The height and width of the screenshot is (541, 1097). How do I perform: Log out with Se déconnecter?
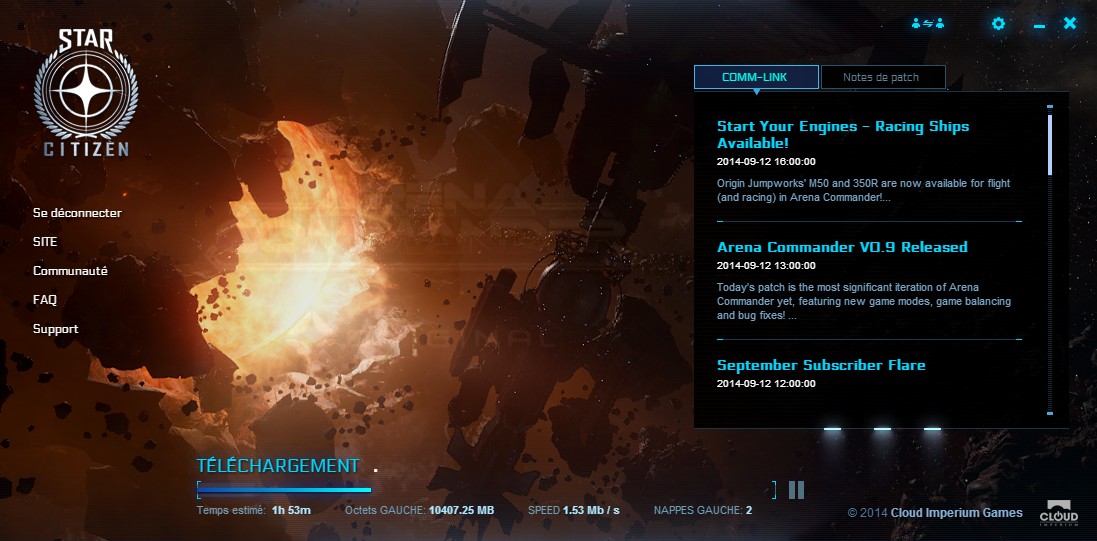tap(77, 213)
